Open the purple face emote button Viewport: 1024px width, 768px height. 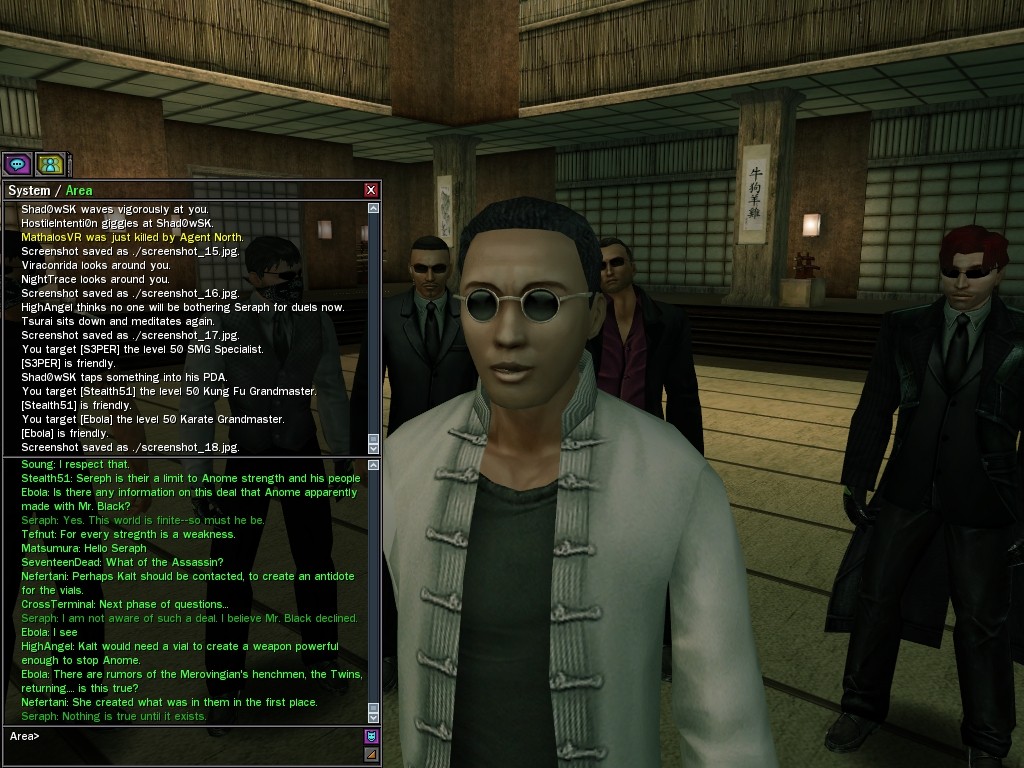point(371,736)
